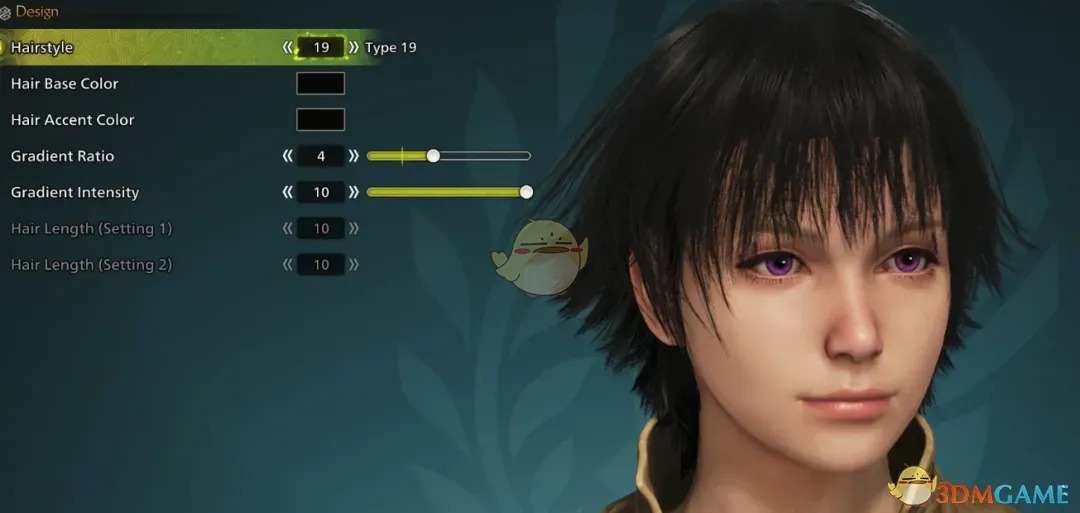Image resolution: width=1080 pixels, height=513 pixels.
Task: Select the Gradient Intensity row label
Action: (75, 192)
